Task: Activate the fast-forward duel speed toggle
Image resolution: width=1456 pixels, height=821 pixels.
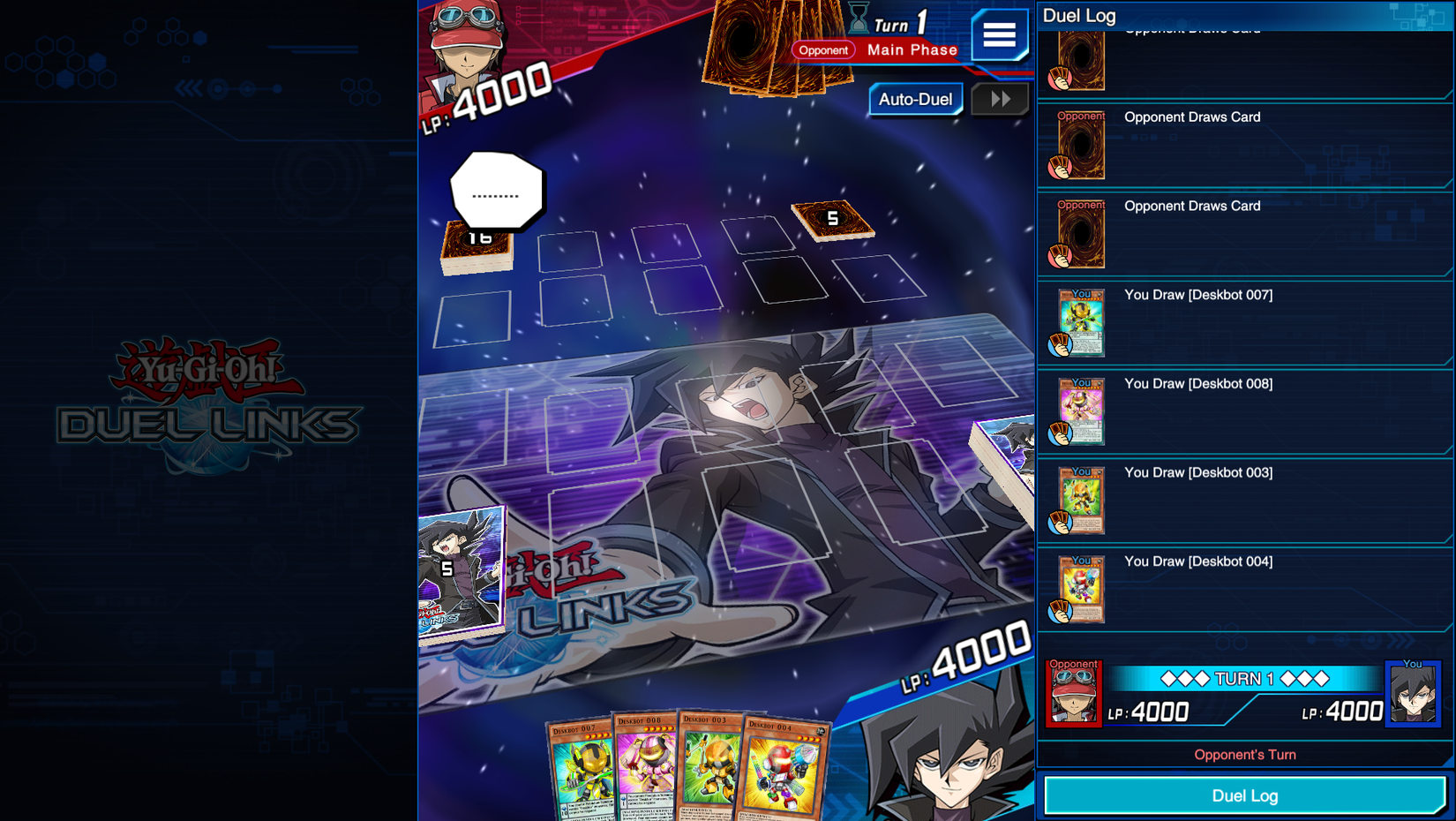Action: [1000, 99]
